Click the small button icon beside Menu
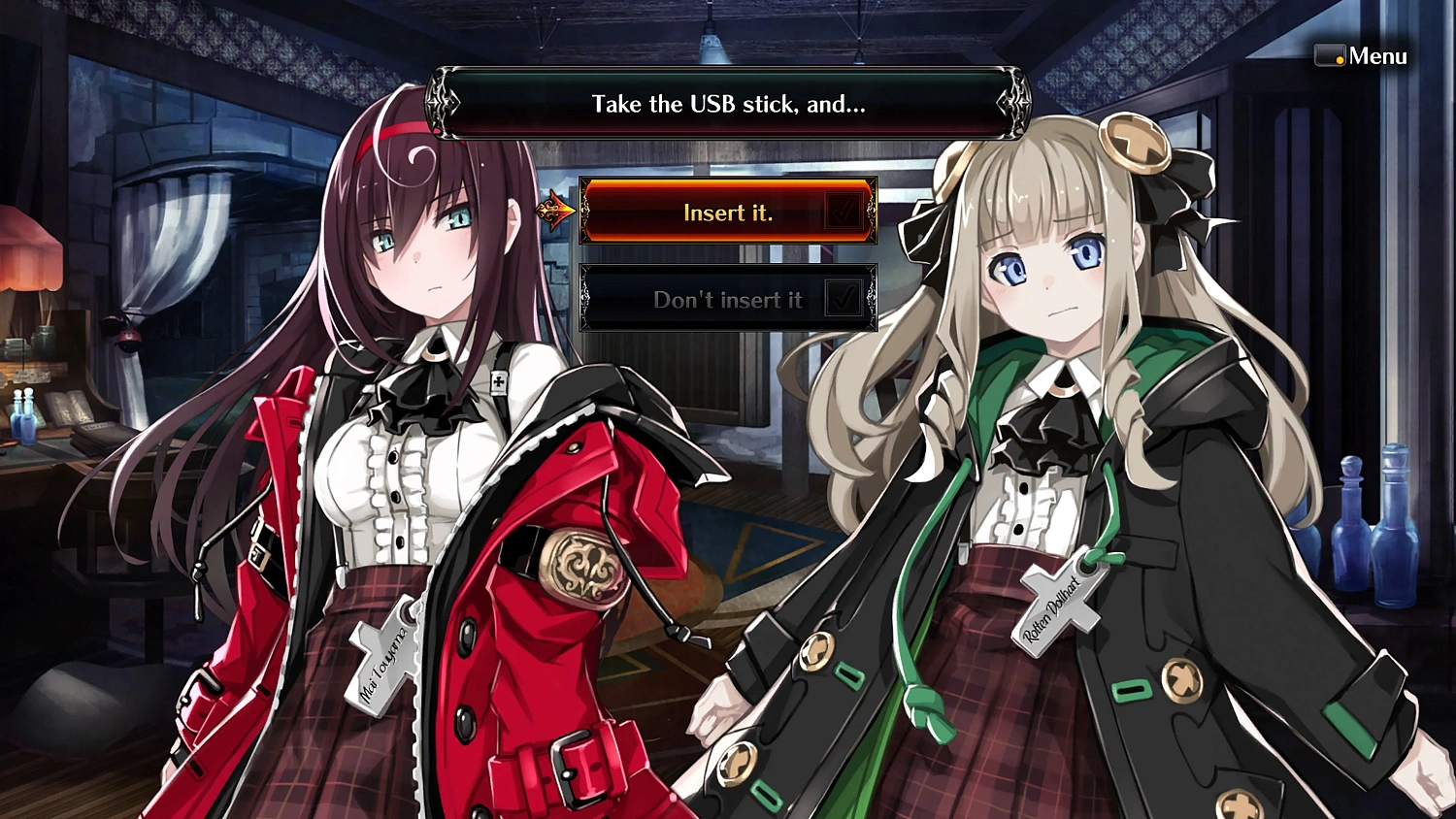 pos(1328,54)
